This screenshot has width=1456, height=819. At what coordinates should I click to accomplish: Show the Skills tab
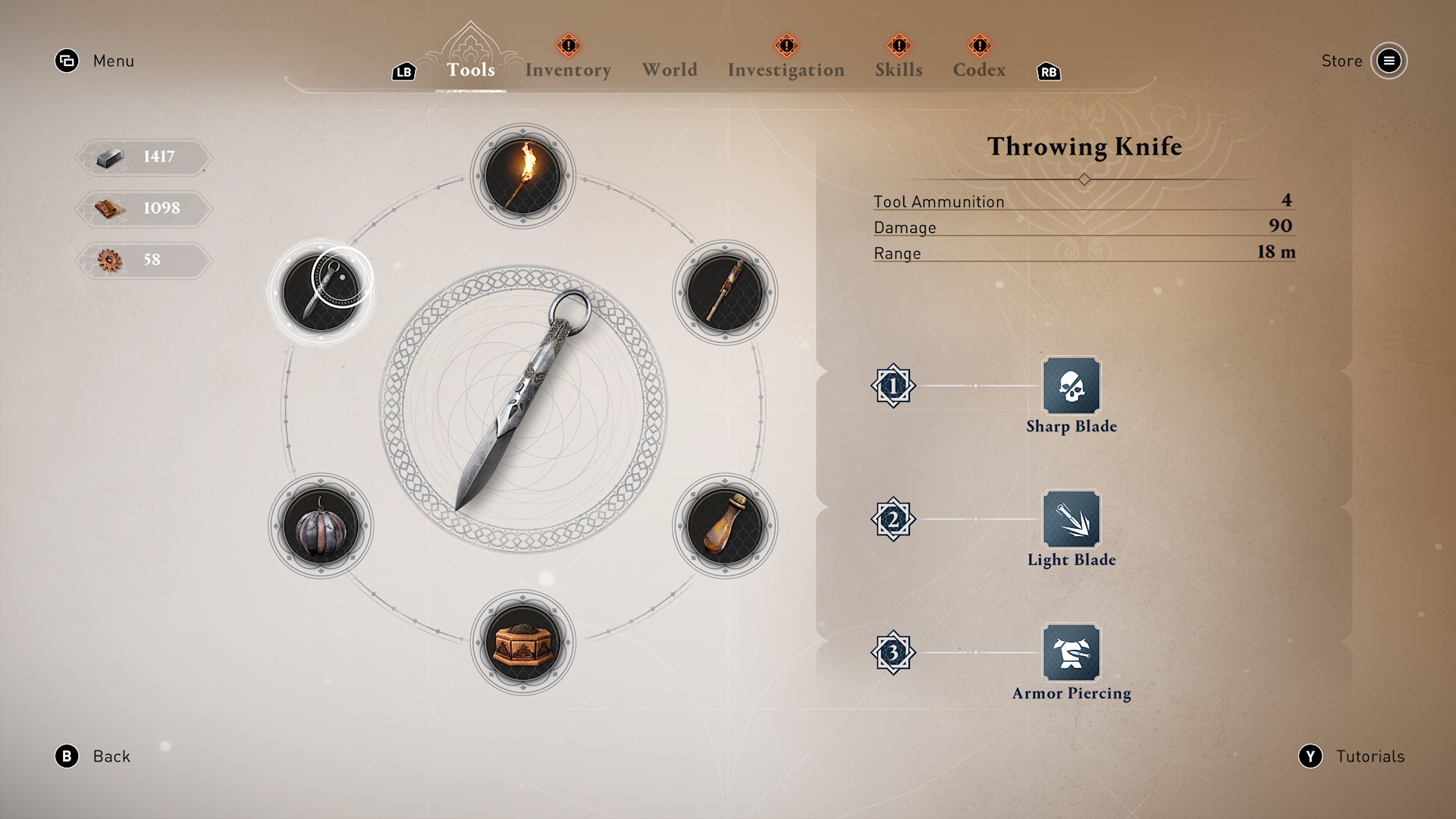899,70
